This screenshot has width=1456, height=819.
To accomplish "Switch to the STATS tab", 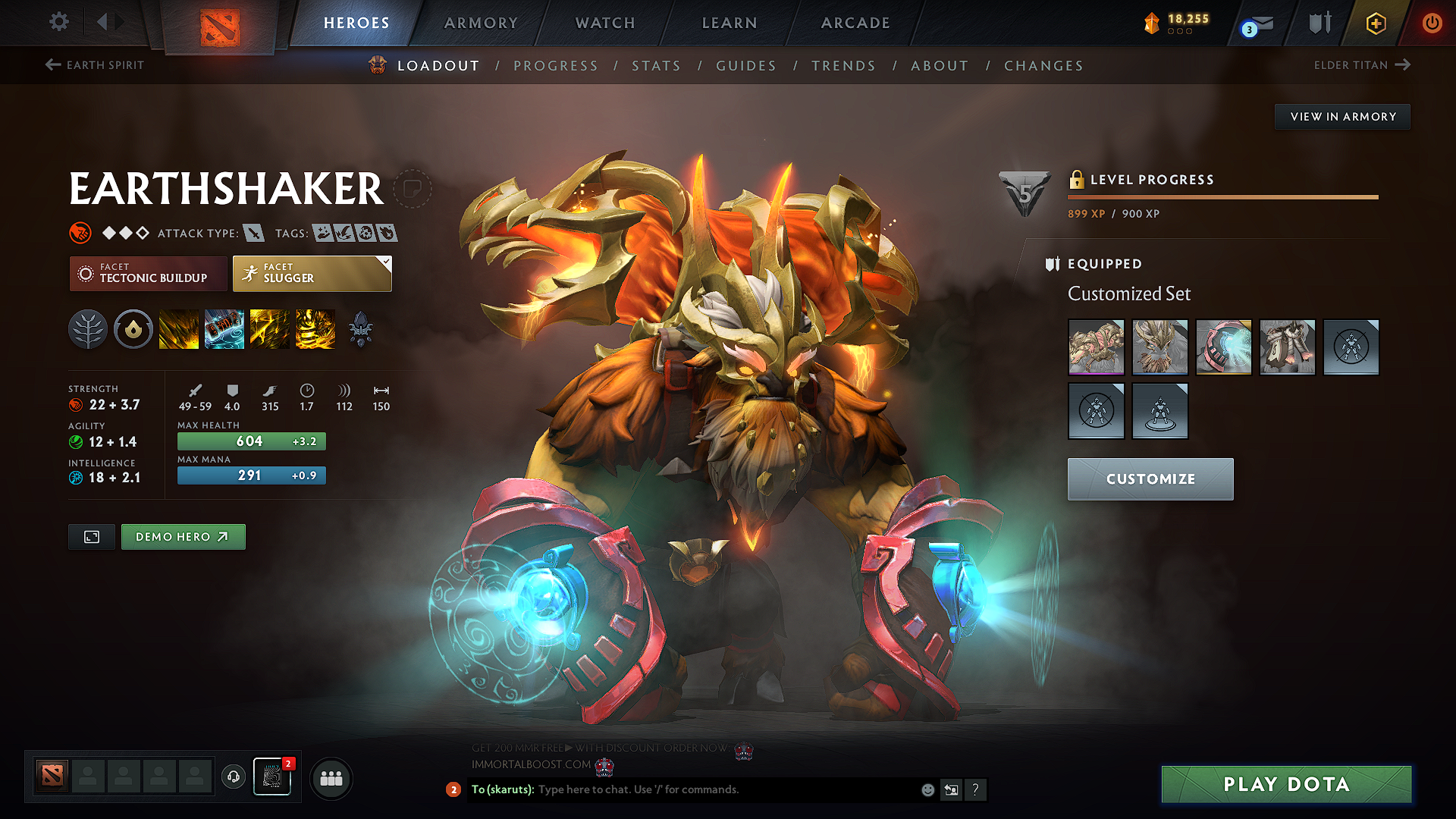I will click(x=656, y=66).
